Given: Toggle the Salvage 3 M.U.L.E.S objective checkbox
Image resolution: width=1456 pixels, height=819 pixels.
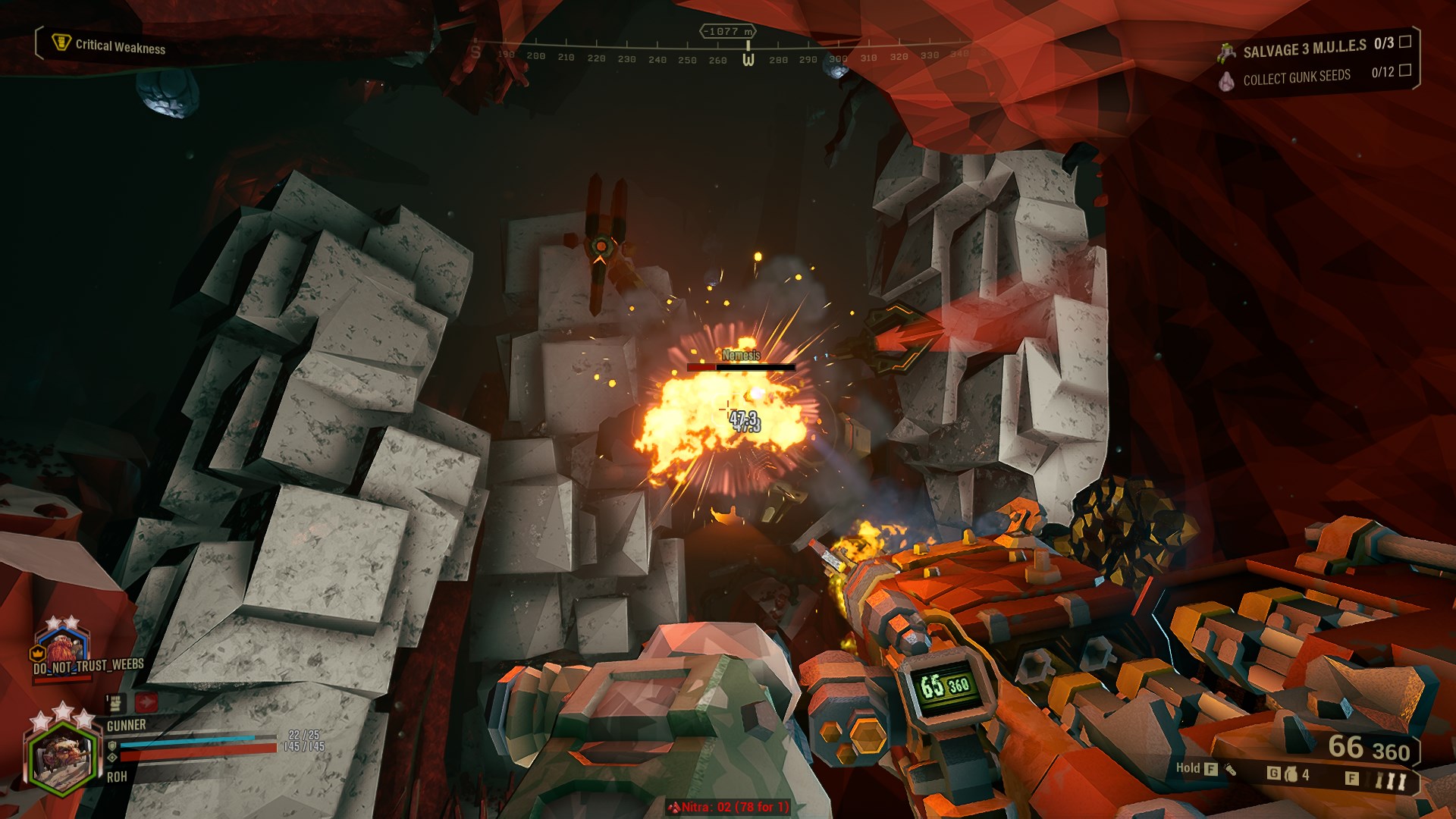Looking at the screenshot, I should [1407, 44].
